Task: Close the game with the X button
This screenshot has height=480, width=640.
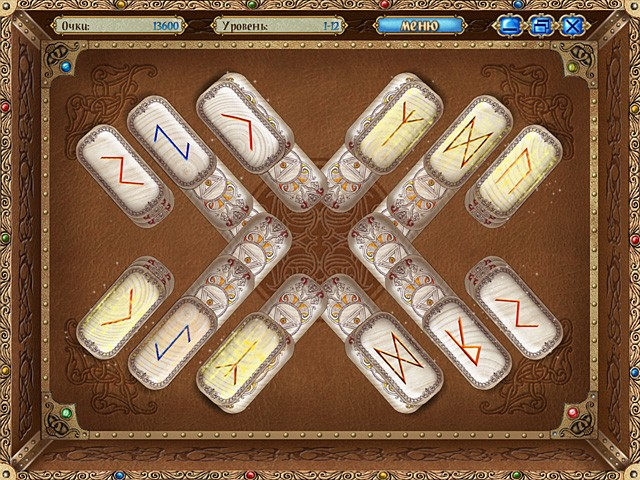Action: click(573, 25)
